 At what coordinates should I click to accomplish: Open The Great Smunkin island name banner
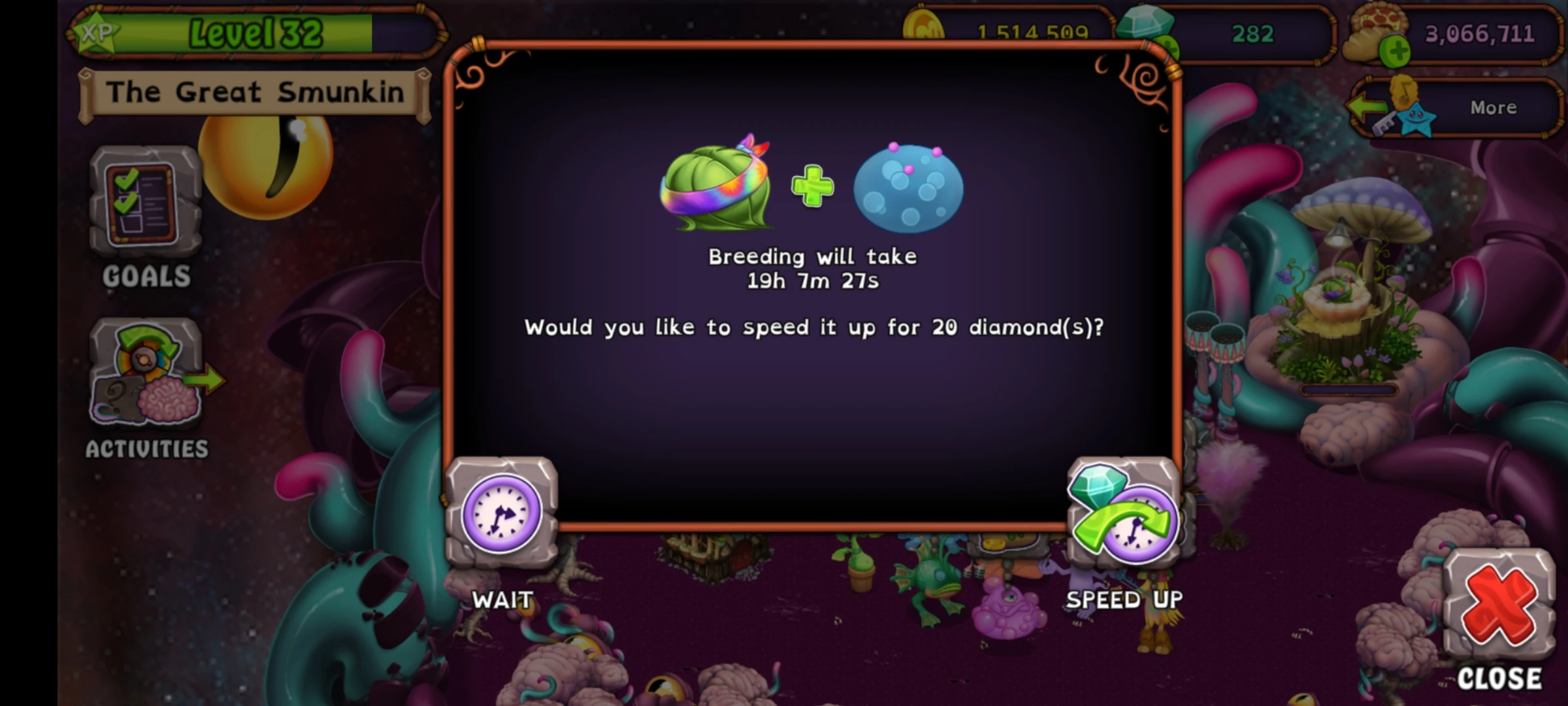pos(255,92)
